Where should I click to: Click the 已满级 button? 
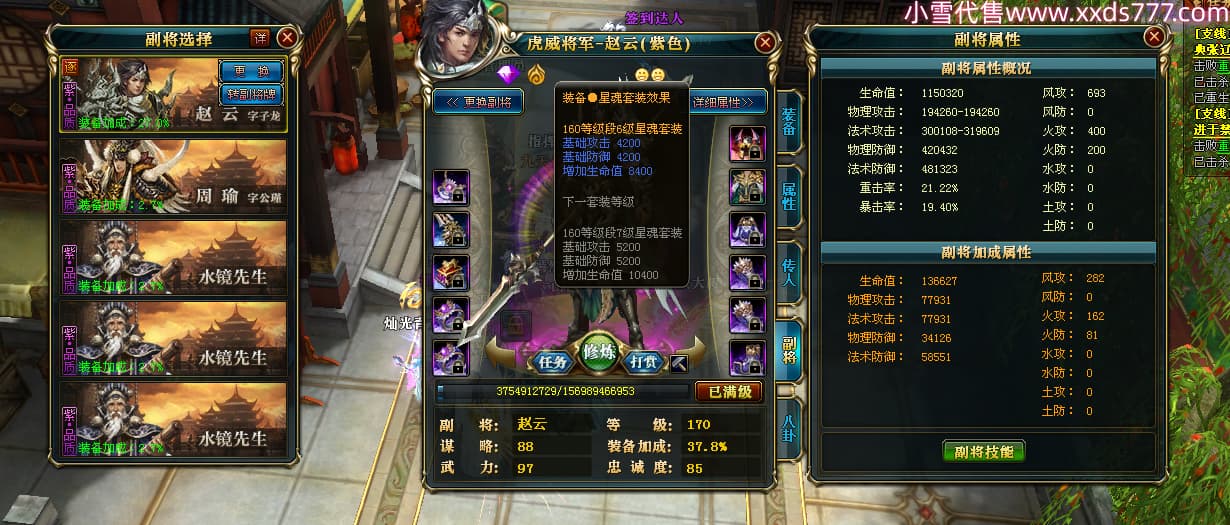[729, 392]
